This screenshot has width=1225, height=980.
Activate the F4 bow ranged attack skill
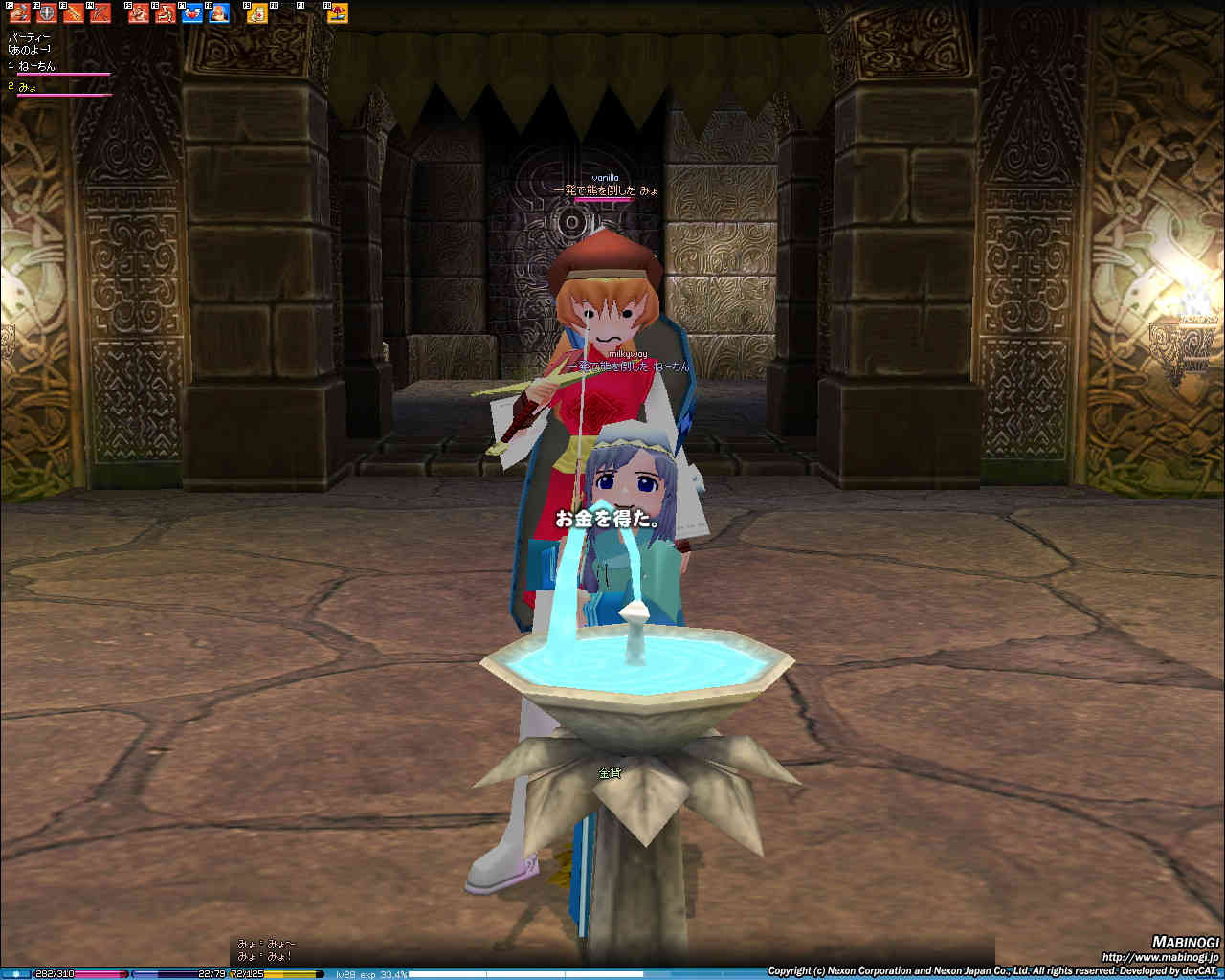(100, 13)
